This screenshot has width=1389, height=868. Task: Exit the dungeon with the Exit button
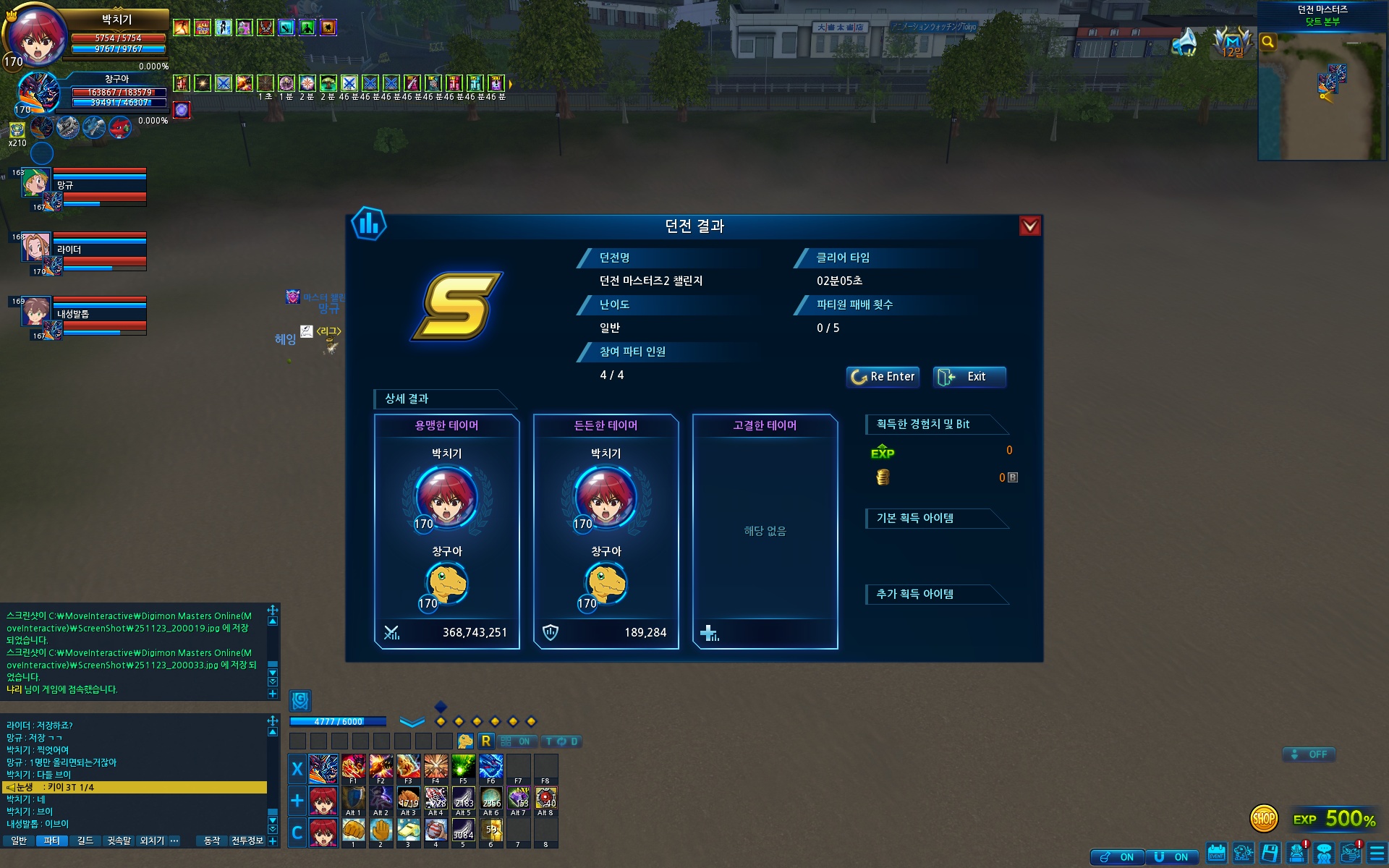(x=969, y=377)
